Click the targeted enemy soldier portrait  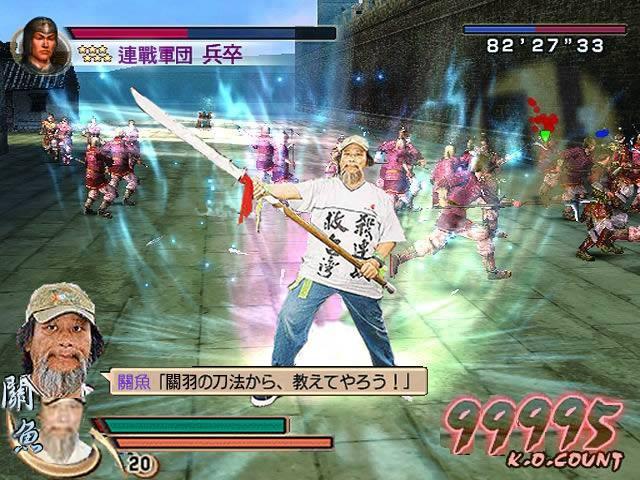39,42
